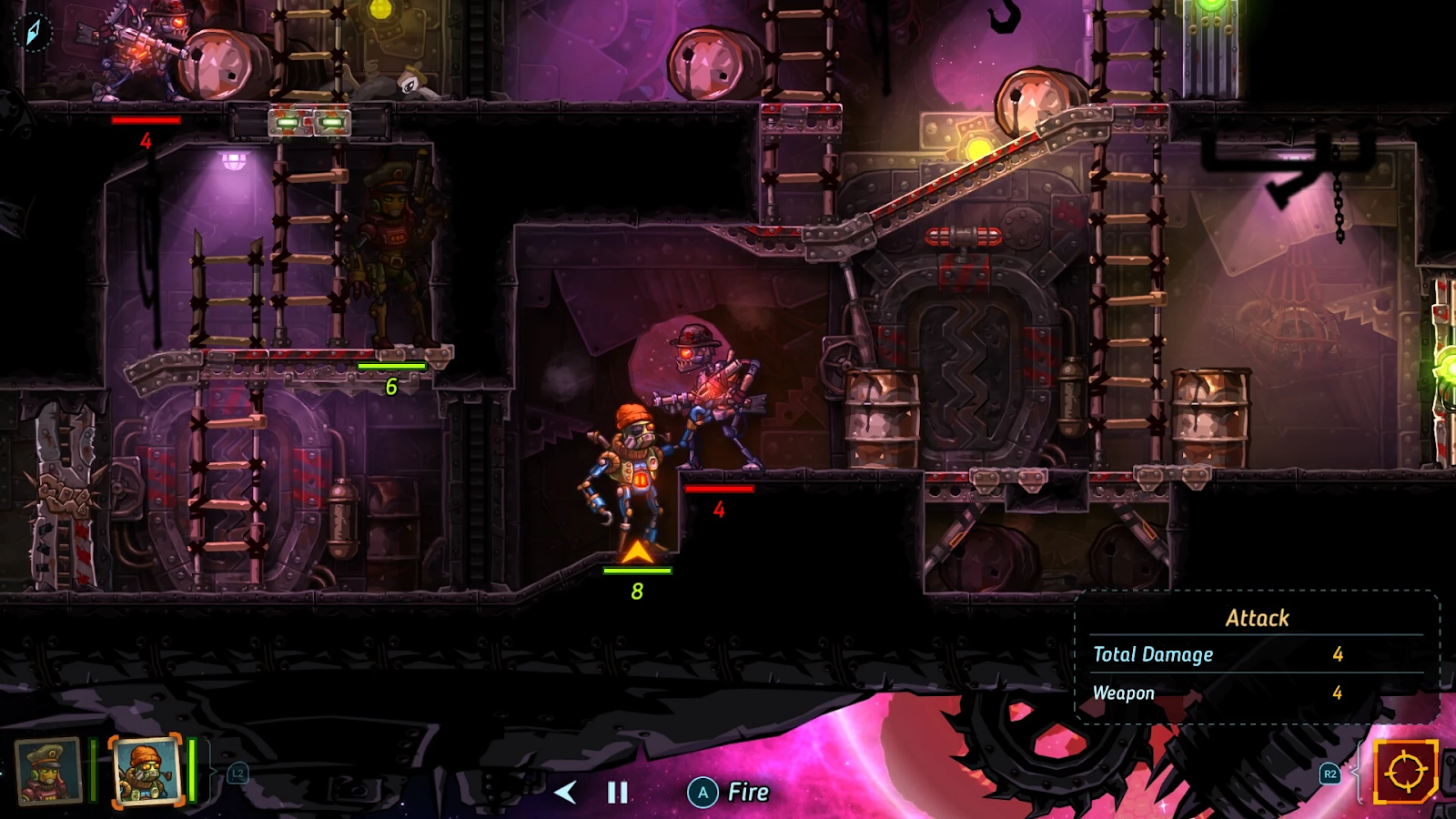Activate the orange crosshair attack icon
The image size is (1456, 819).
(x=1404, y=772)
